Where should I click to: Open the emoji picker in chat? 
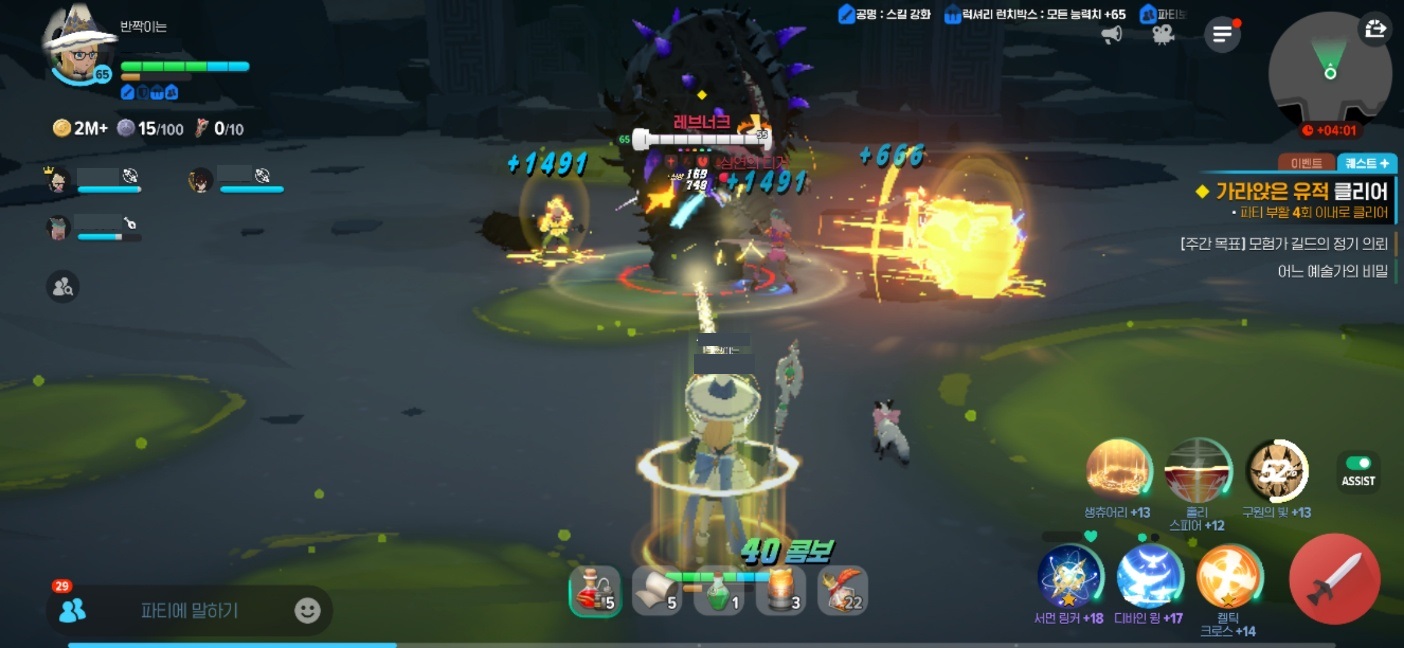pyautogui.click(x=307, y=610)
